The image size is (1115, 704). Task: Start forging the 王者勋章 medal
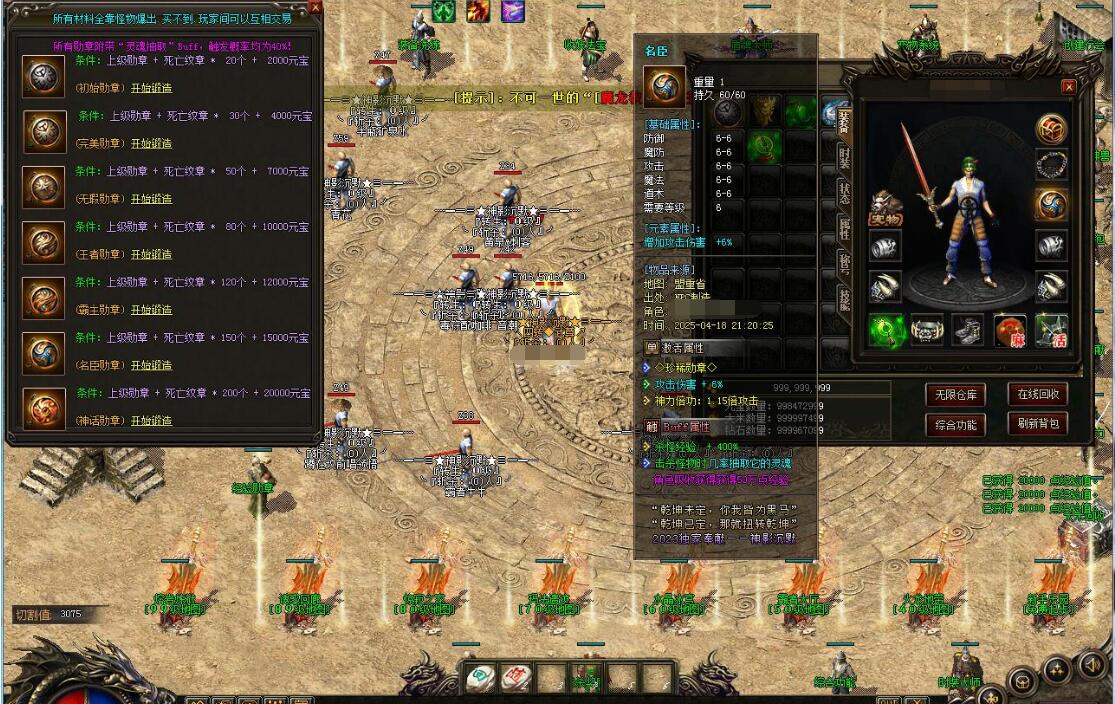coord(151,254)
